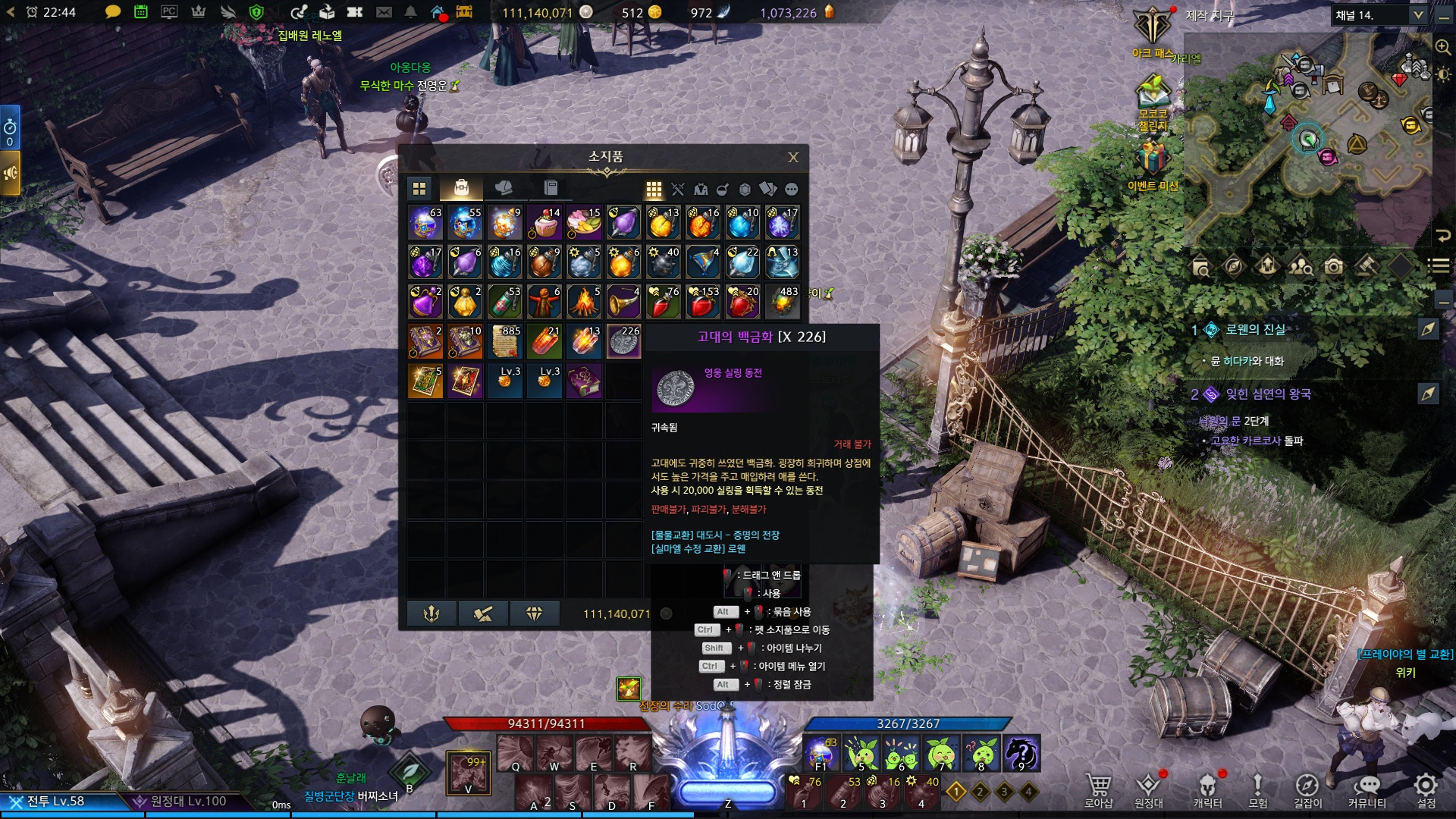Open the 커뮤니티 community menu
This screenshot has width=1456, height=819.
click(x=1367, y=790)
